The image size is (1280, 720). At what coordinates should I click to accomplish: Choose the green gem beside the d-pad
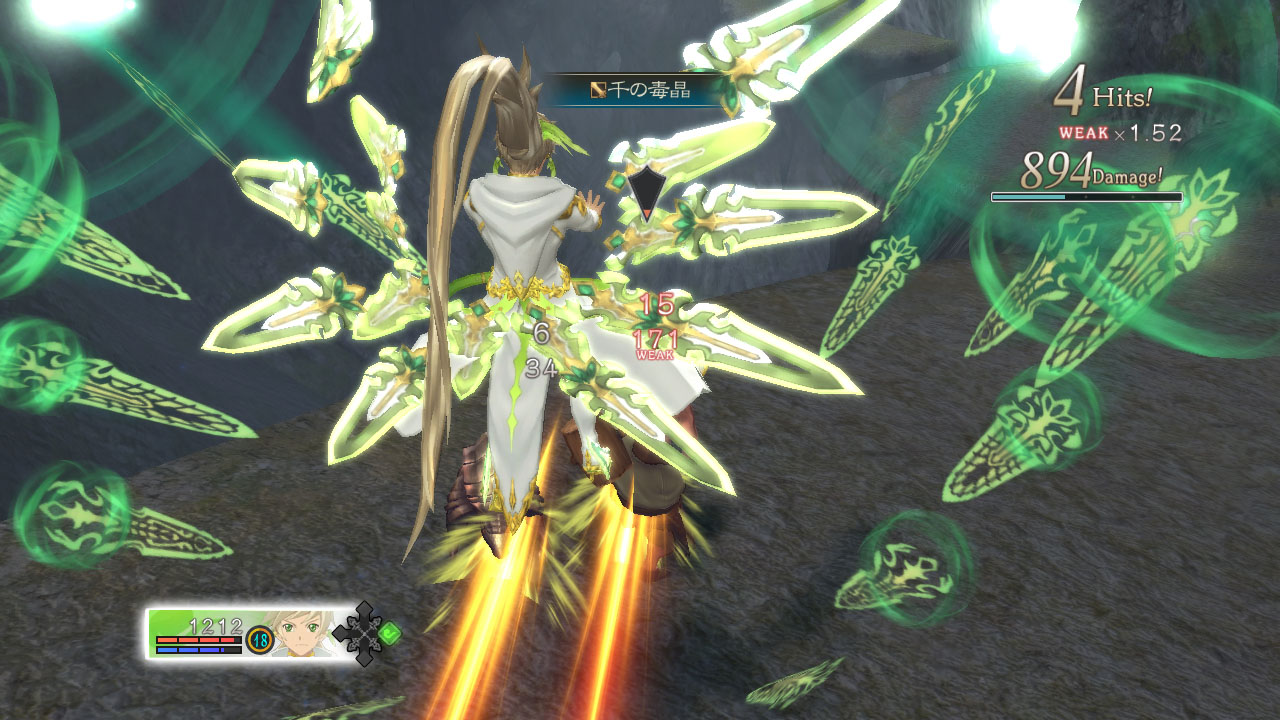(x=391, y=632)
